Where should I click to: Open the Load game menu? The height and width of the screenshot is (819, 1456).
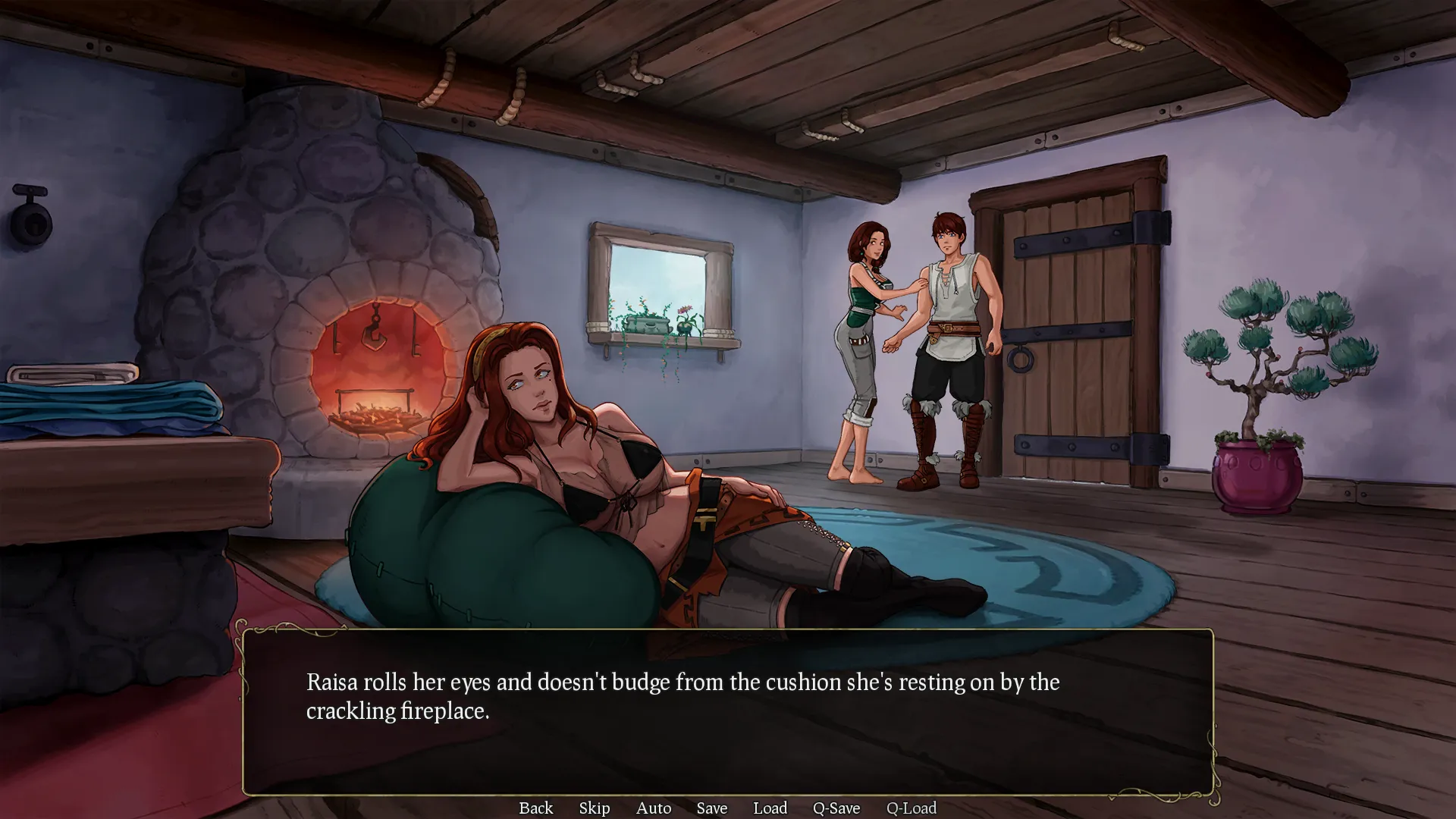tap(770, 808)
